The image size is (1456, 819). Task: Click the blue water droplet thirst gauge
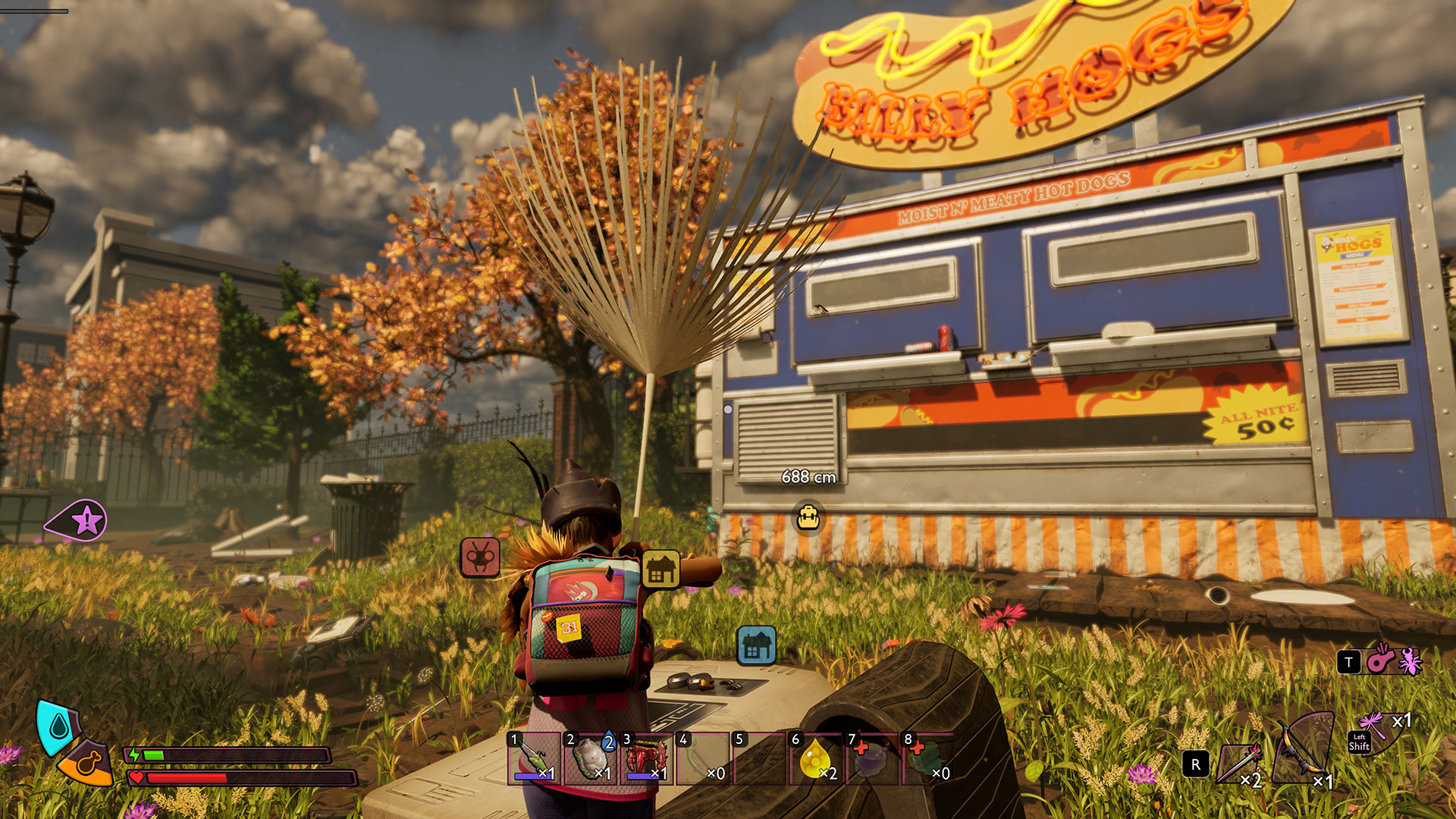pos(58,727)
